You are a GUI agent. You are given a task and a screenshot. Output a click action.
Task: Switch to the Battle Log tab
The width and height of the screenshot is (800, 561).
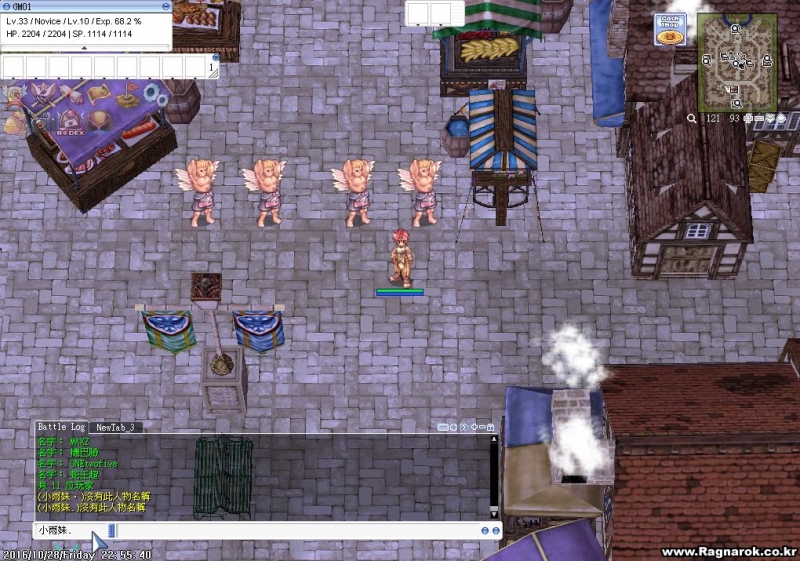(61, 427)
